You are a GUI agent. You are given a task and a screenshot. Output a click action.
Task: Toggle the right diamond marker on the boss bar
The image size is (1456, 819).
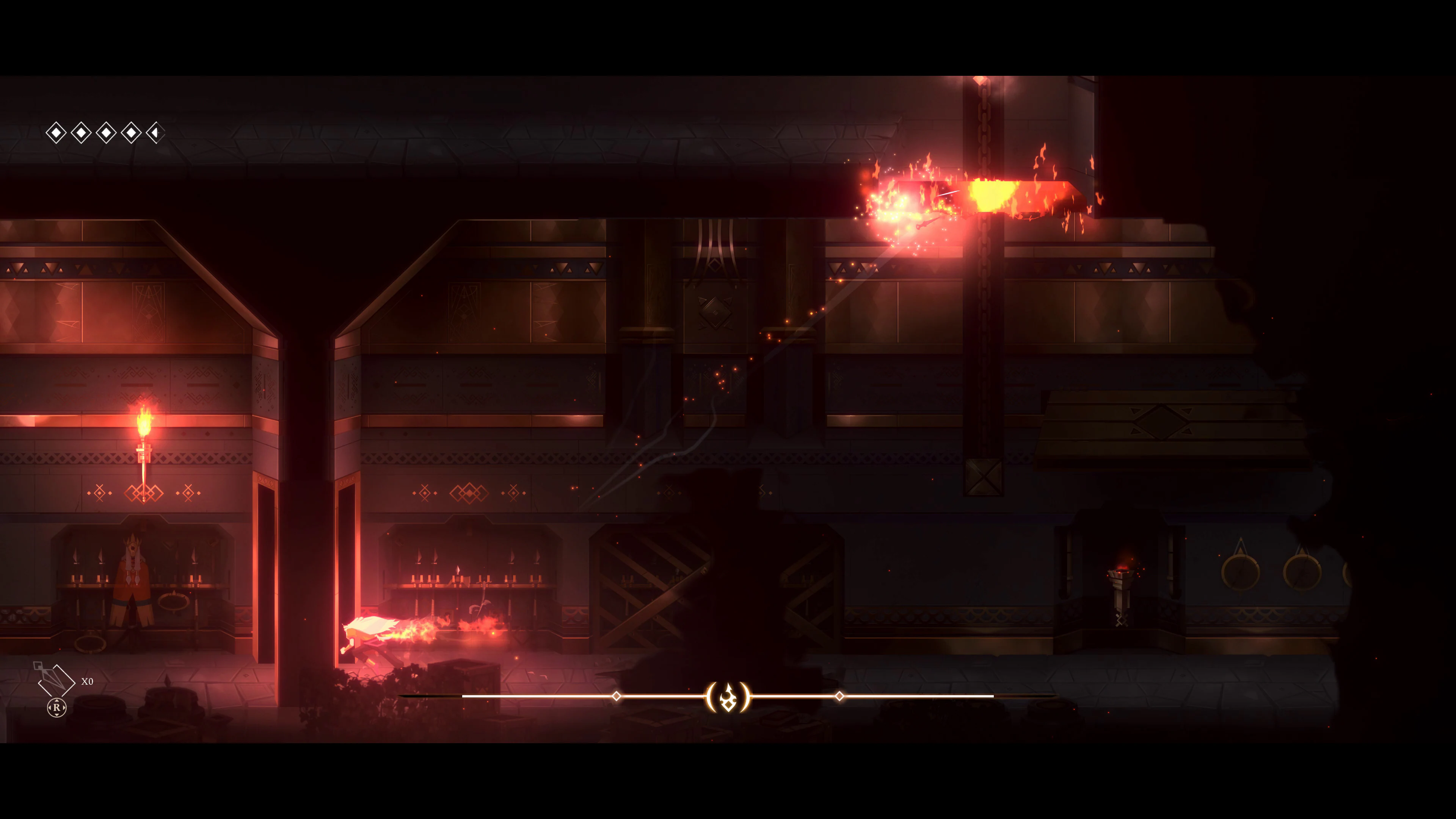[x=841, y=697]
